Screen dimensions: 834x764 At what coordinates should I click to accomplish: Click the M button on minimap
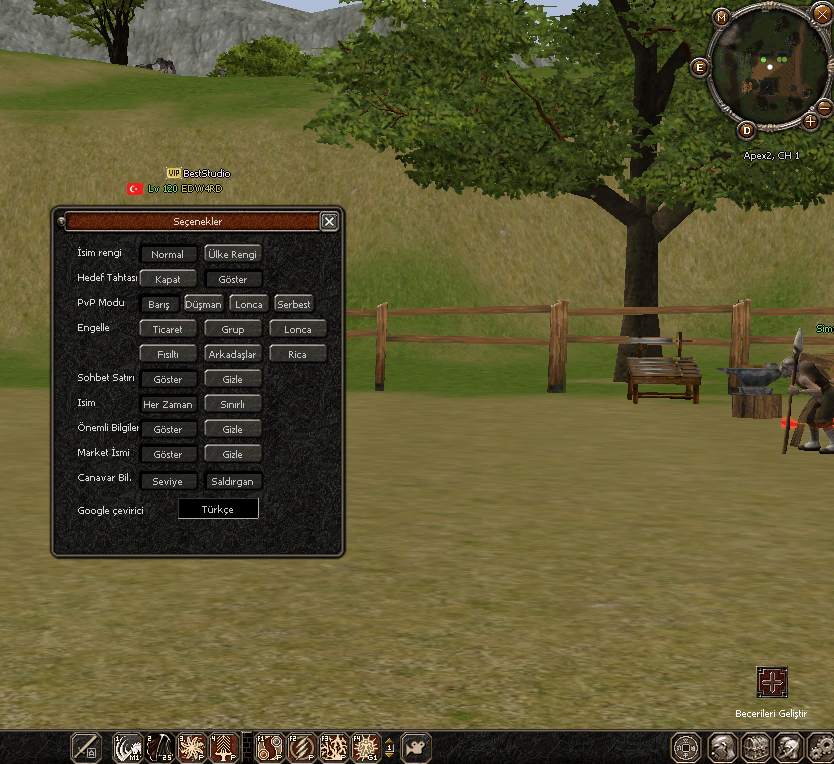pos(722,17)
